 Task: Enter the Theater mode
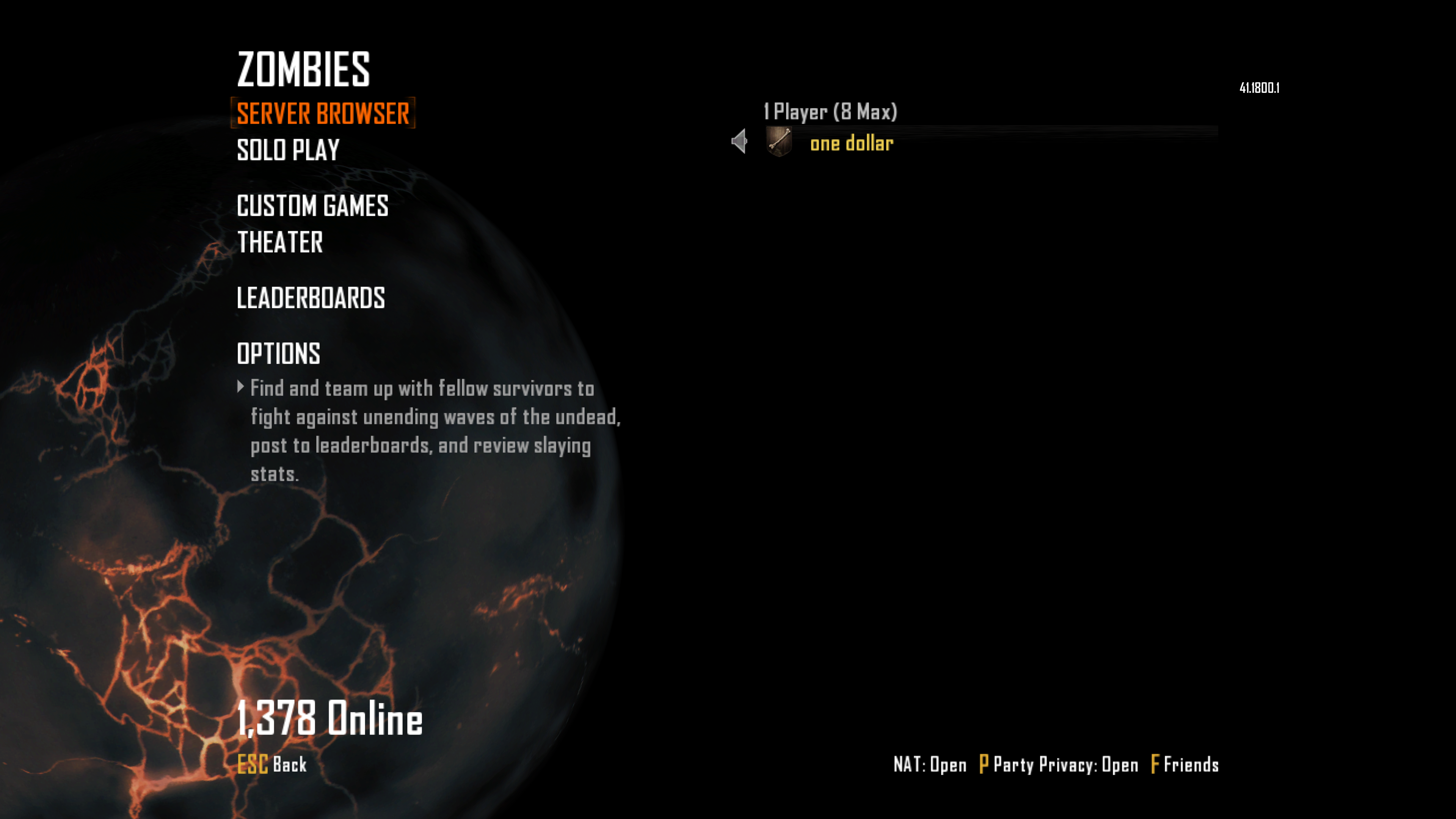point(280,243)
